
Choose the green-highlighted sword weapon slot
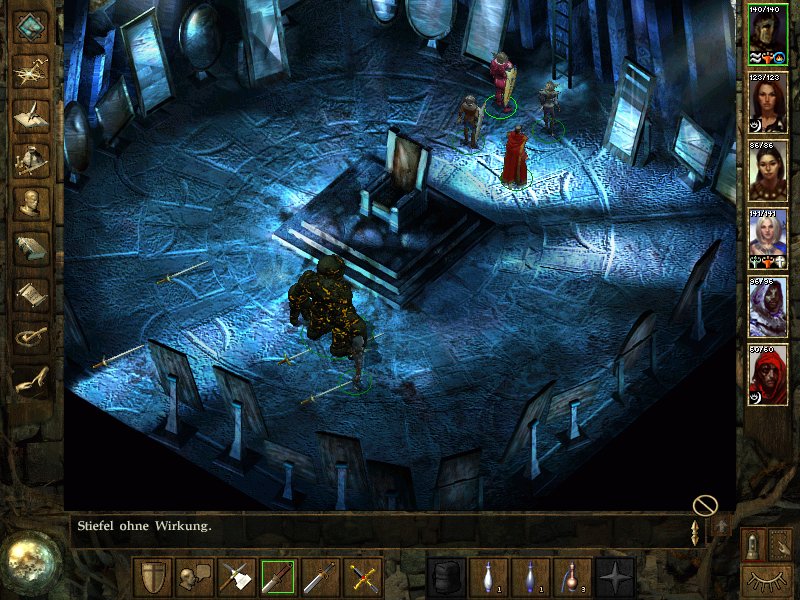click(x=278, y=577)
